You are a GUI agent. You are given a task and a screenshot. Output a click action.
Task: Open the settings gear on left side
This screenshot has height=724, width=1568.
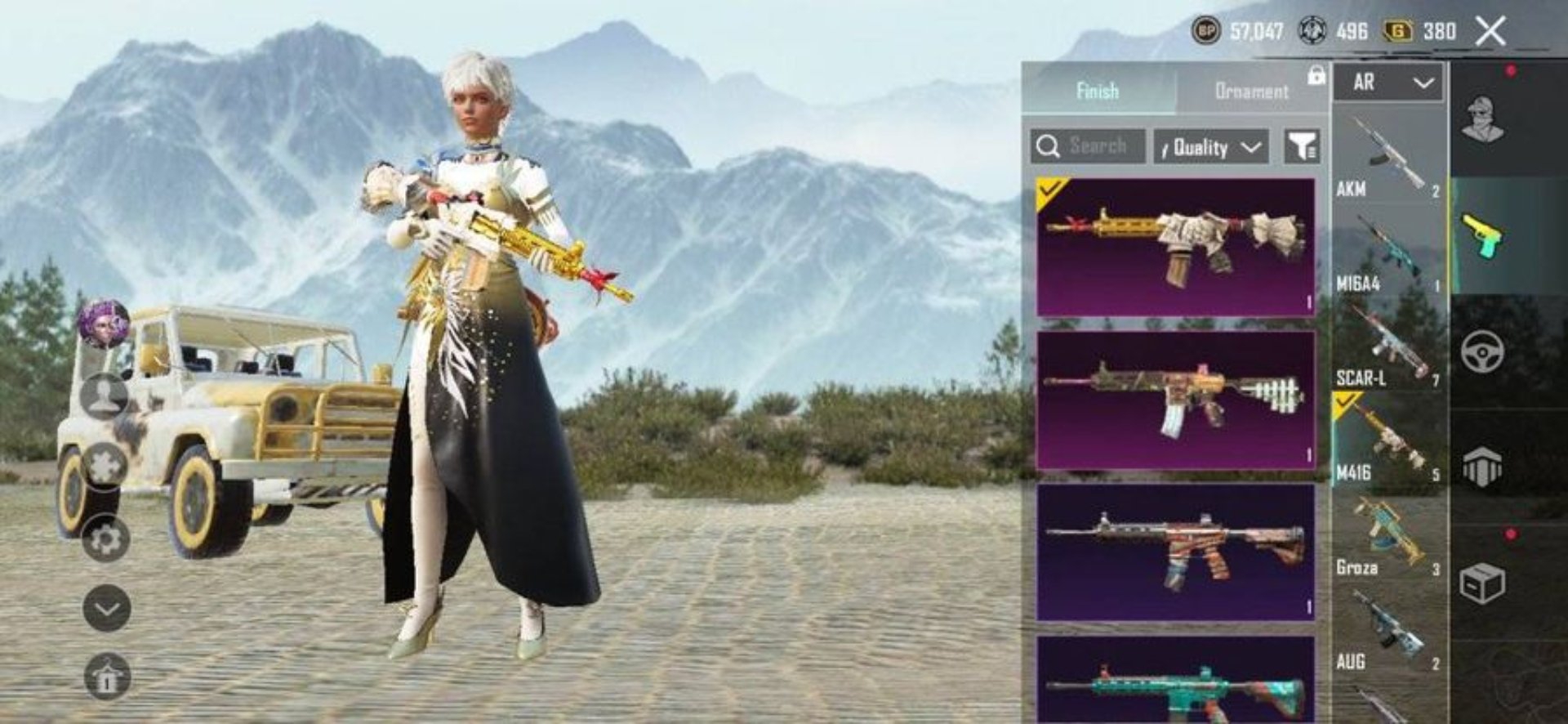coord(106,539)
